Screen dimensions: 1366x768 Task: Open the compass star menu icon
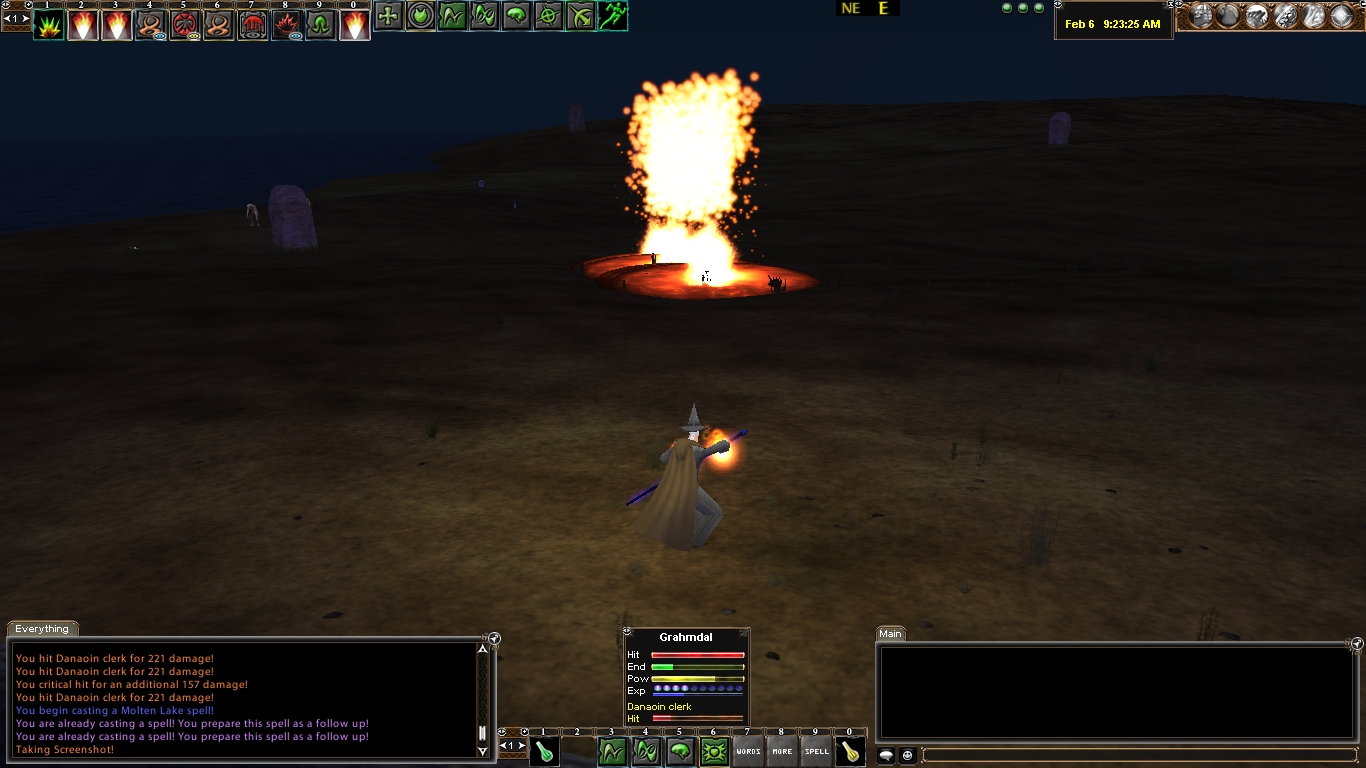tap(1341, 16)
